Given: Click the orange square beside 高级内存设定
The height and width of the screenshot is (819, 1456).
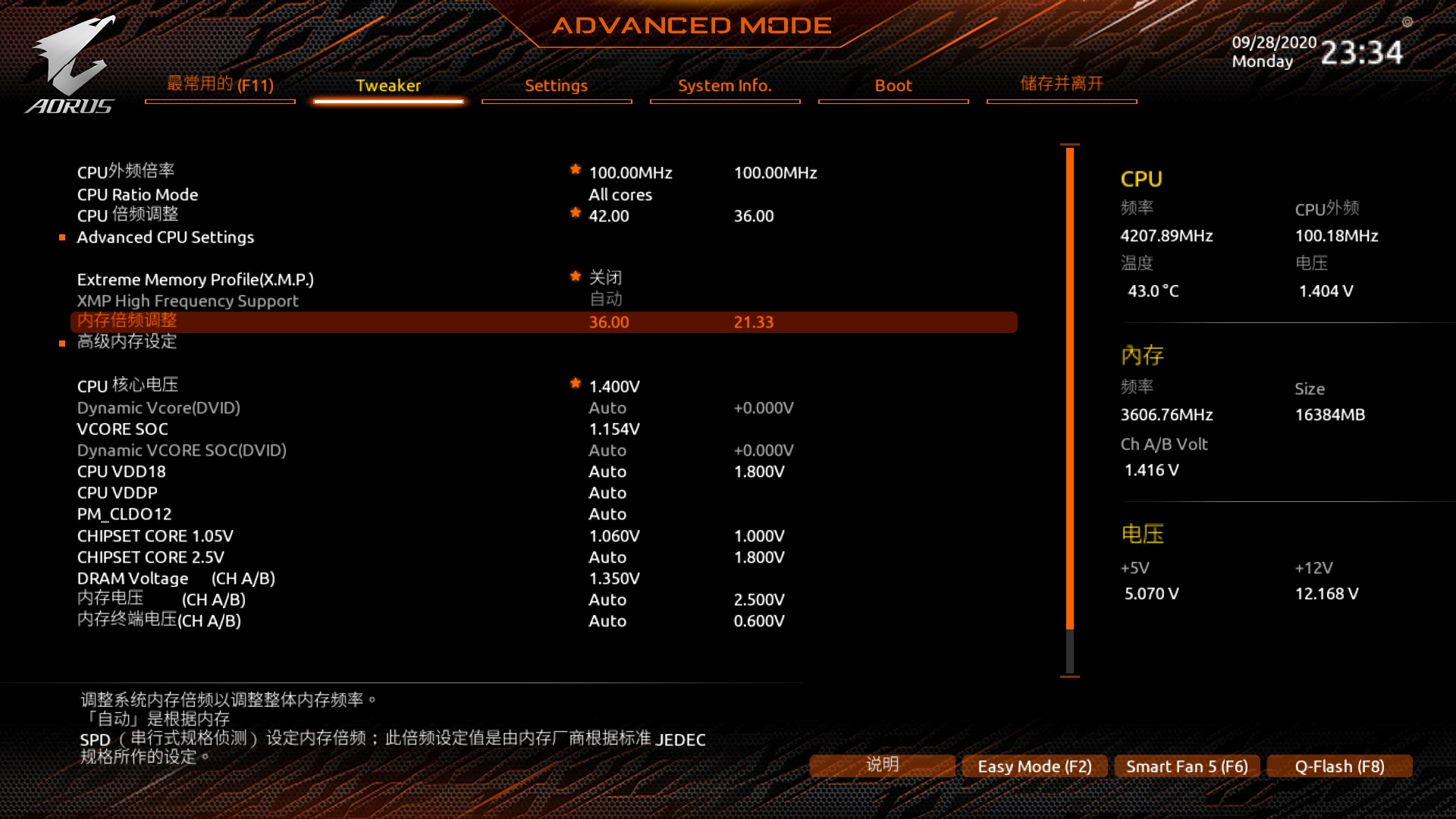Looking at the screenshot, I should tap(64, 343).
